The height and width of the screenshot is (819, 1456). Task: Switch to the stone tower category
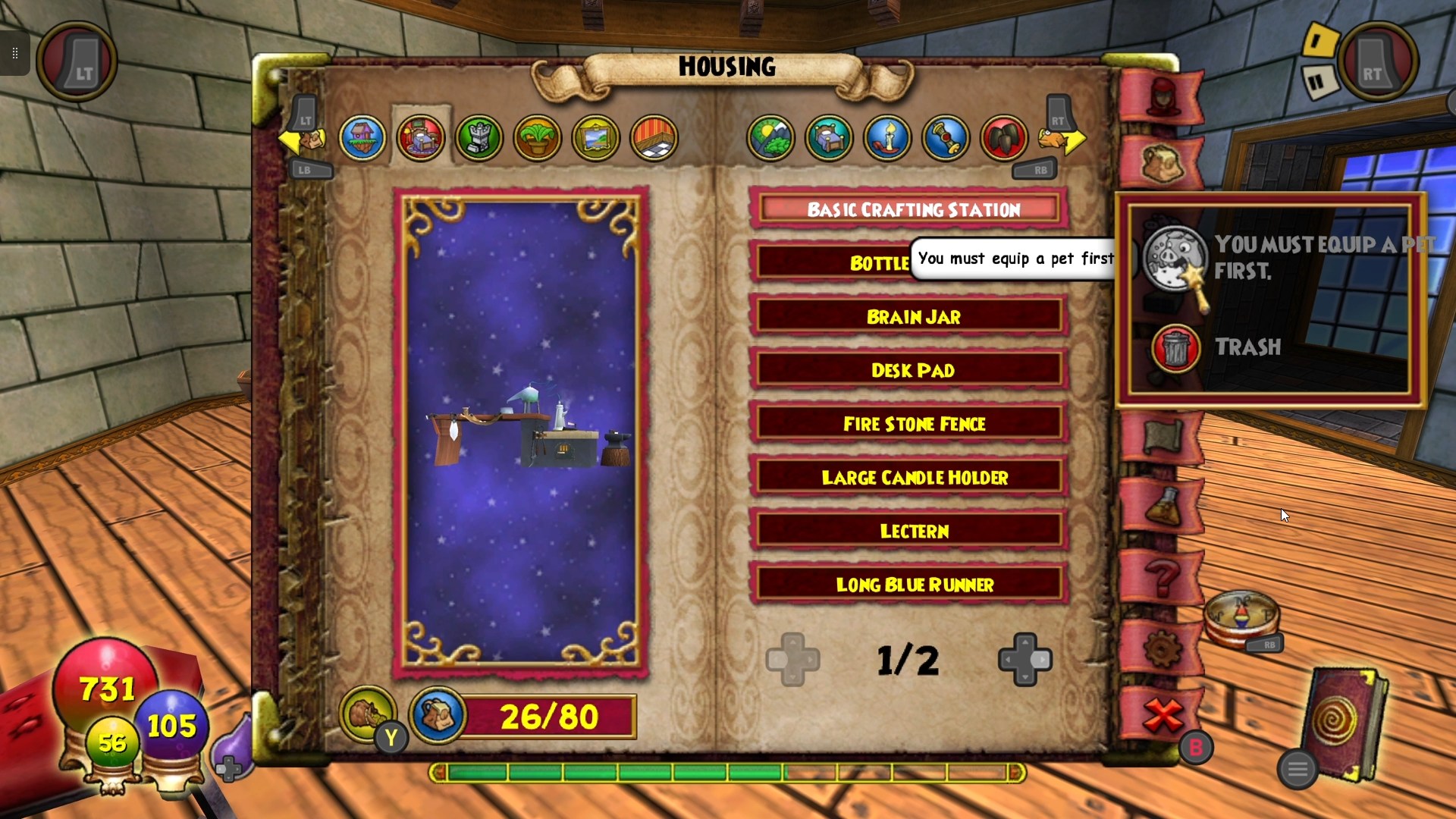click(479, 138)
